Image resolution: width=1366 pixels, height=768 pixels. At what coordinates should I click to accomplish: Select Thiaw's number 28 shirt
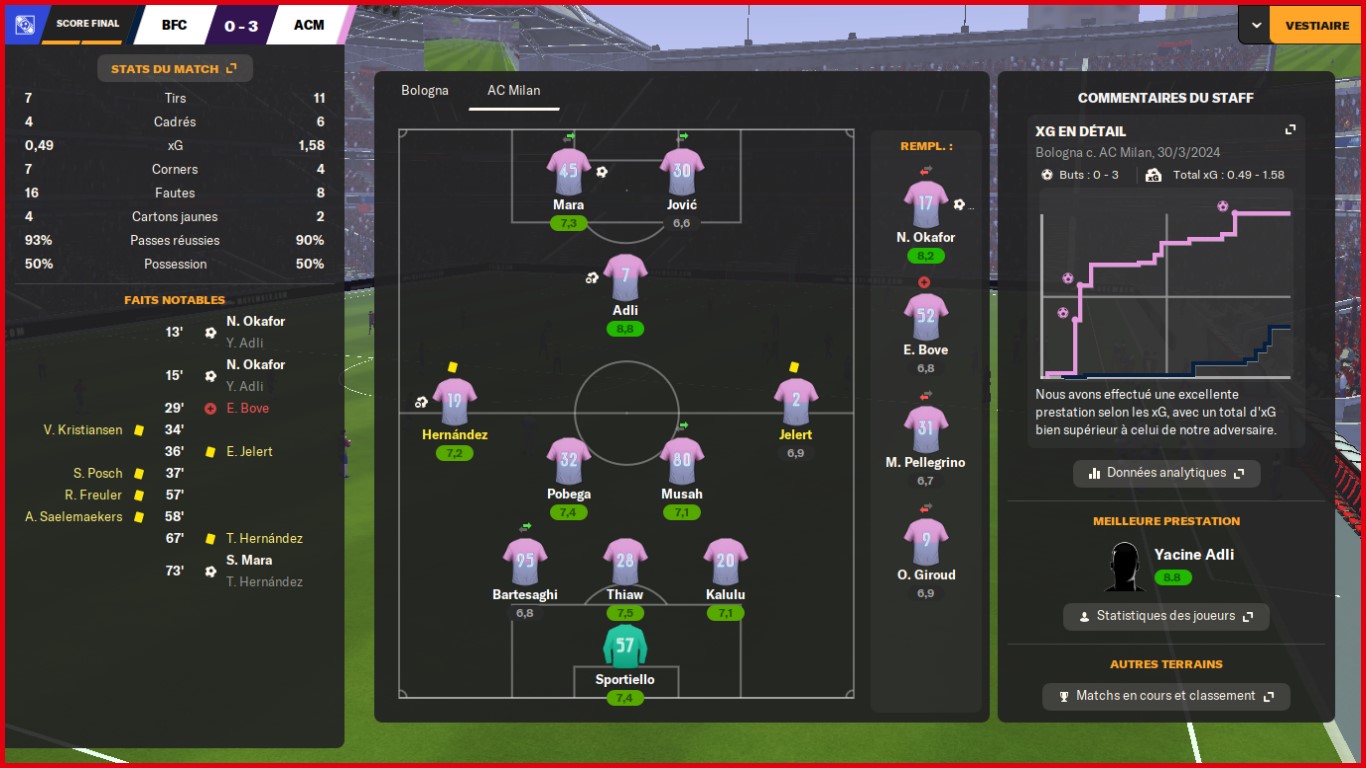[x=625, y=561]
